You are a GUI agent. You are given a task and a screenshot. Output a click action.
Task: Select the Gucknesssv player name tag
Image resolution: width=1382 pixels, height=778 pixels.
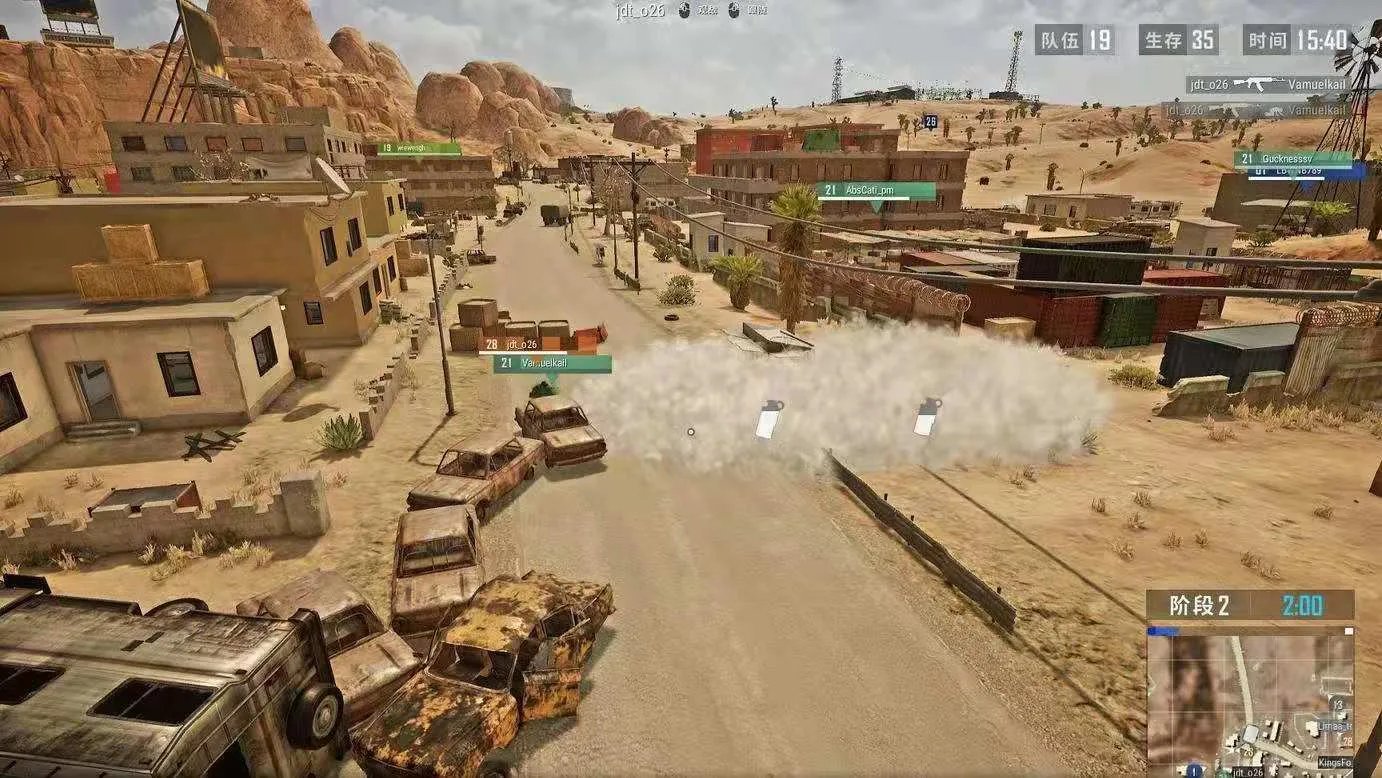tap(1293, 159)
